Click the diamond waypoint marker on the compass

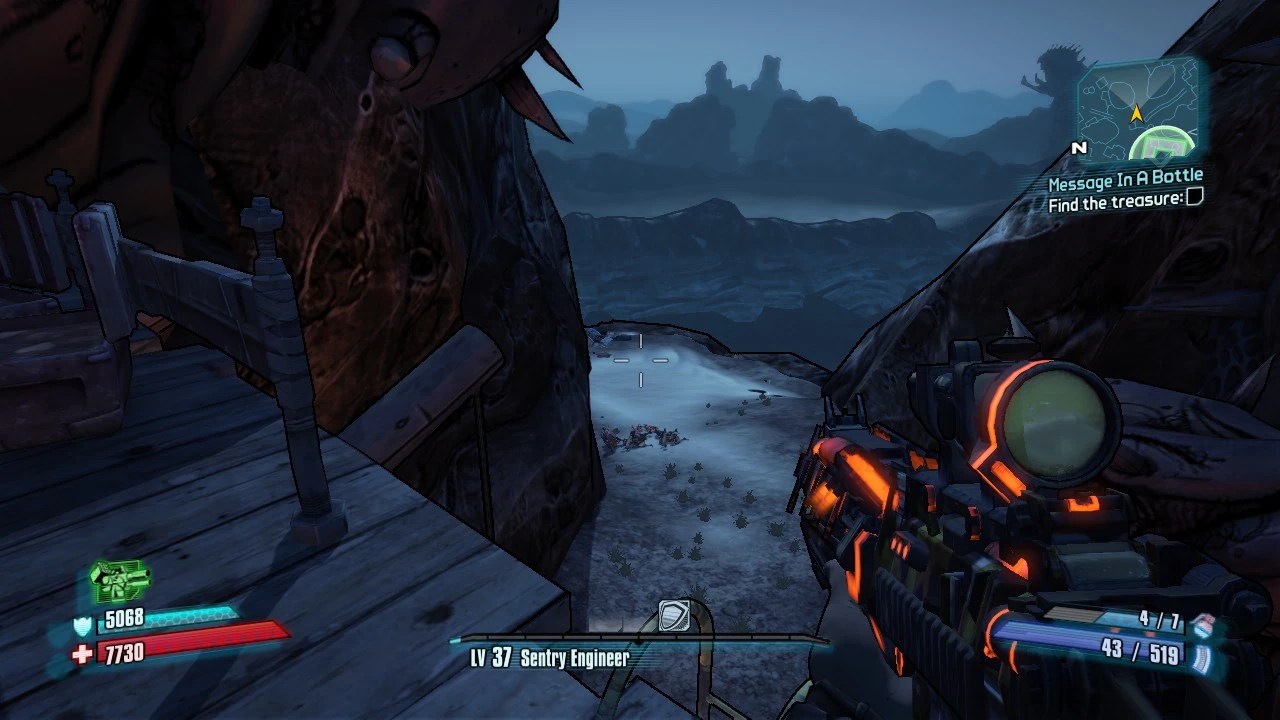tap(673, 615)
